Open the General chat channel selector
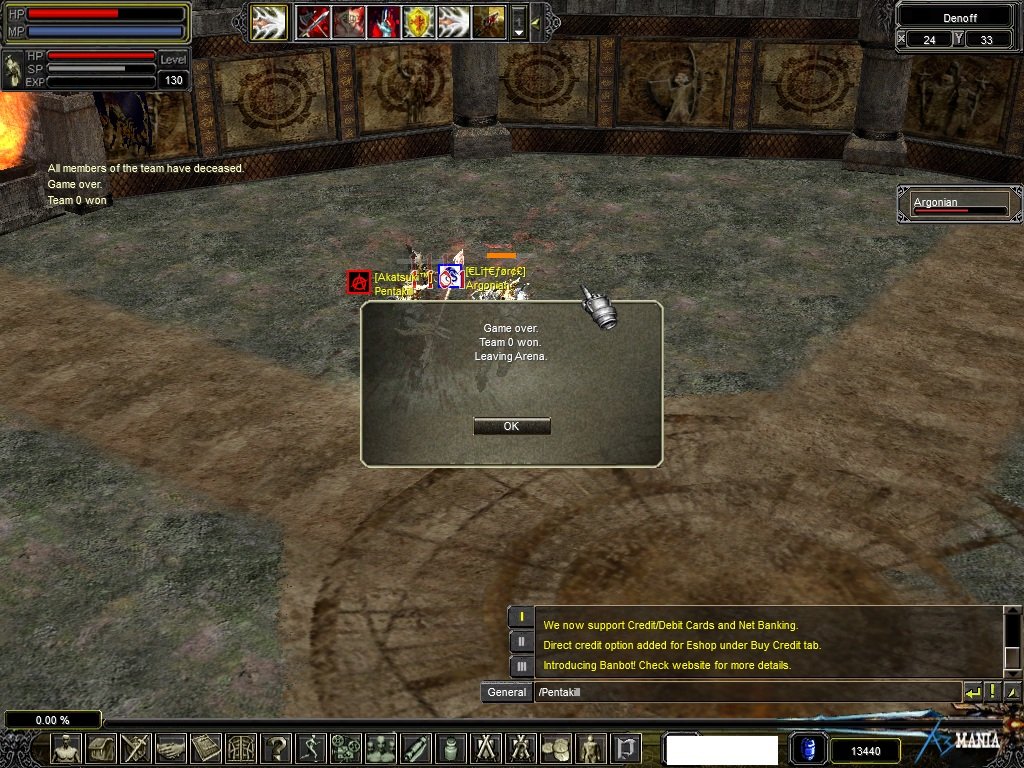The width and height of the screenshot is (1024, 768). [x=506, y=692]
